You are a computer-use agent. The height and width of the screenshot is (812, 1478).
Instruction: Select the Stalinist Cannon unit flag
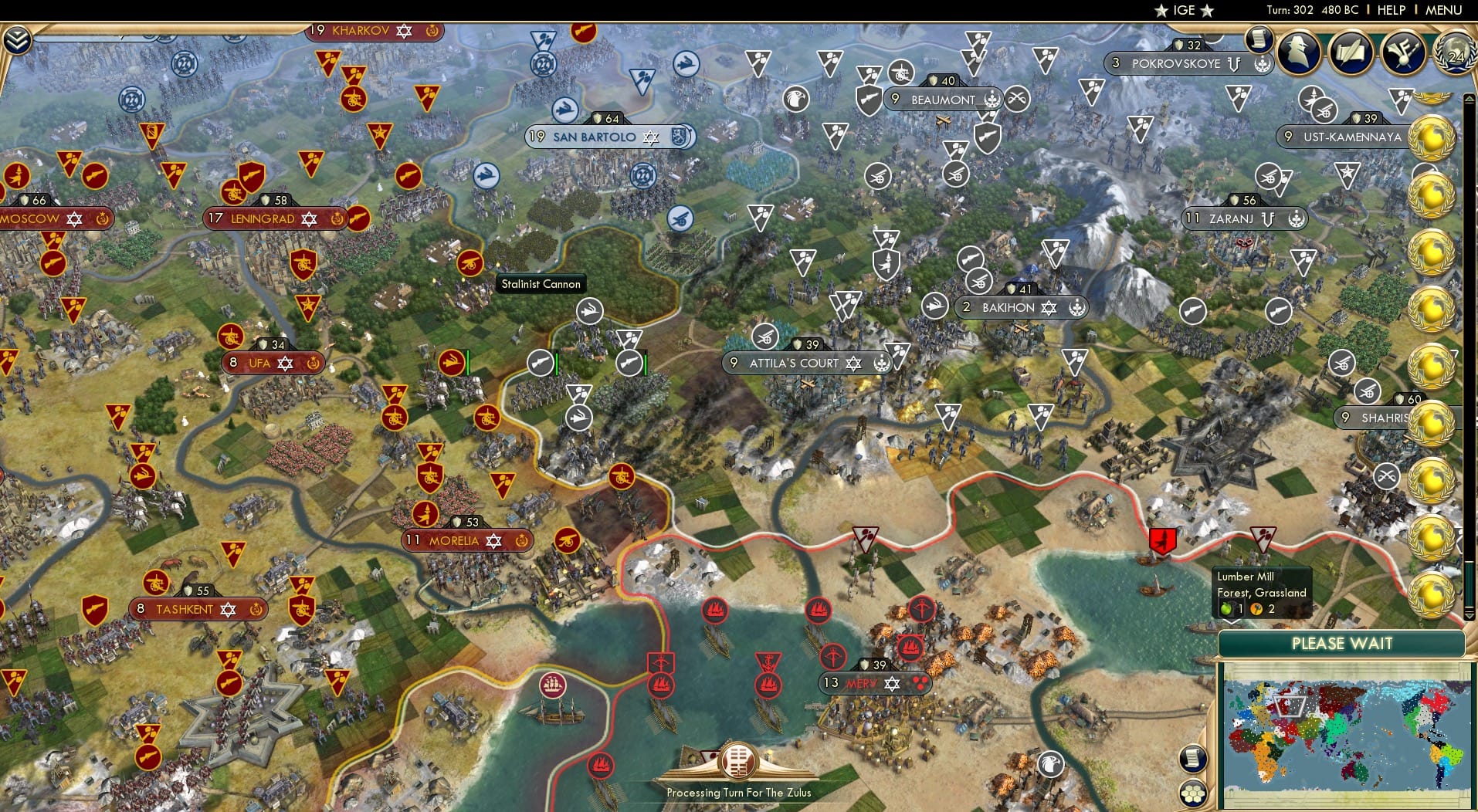tap(591, 311)
